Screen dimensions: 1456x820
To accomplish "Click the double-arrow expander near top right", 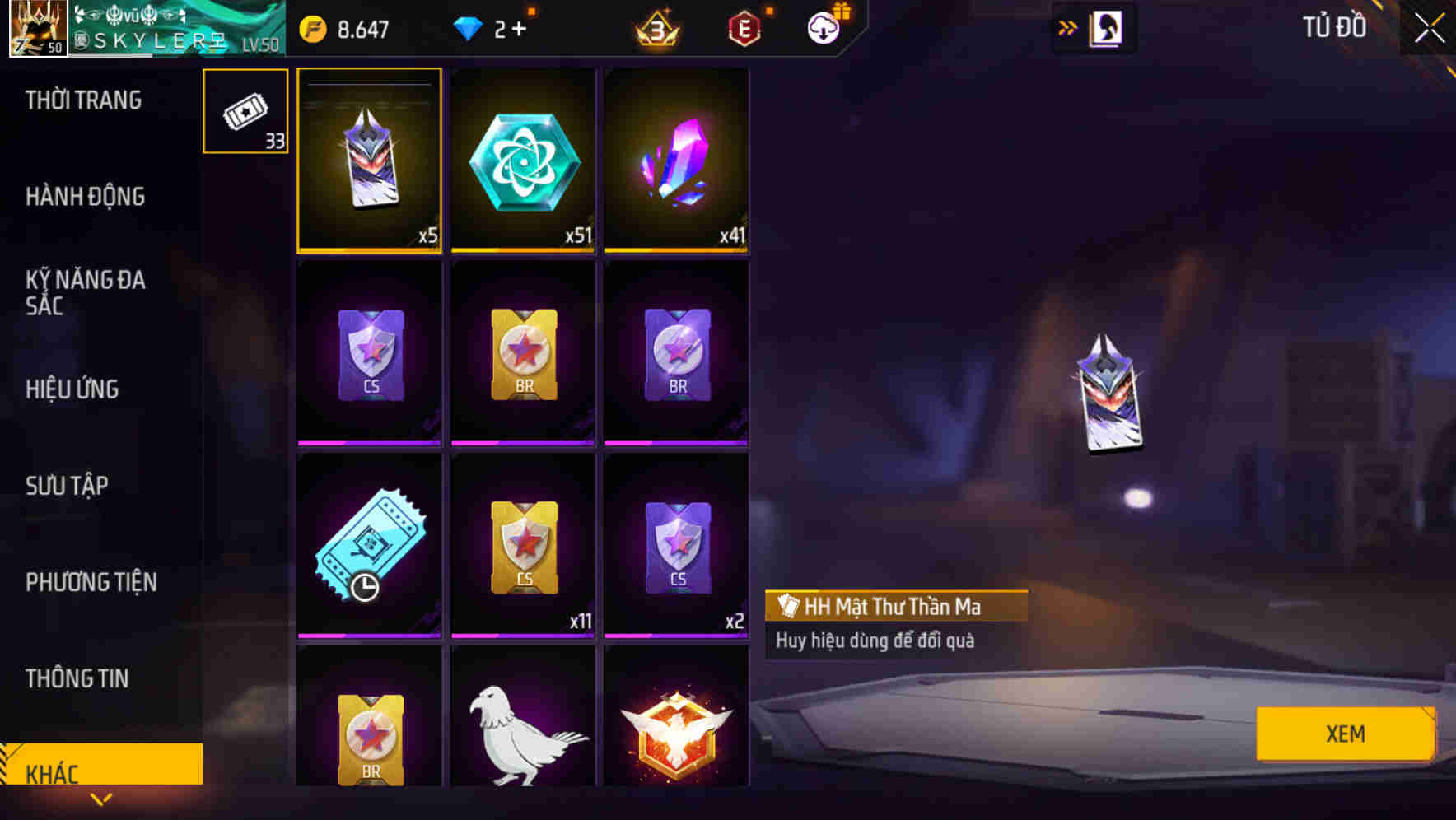I will 1068,26.
